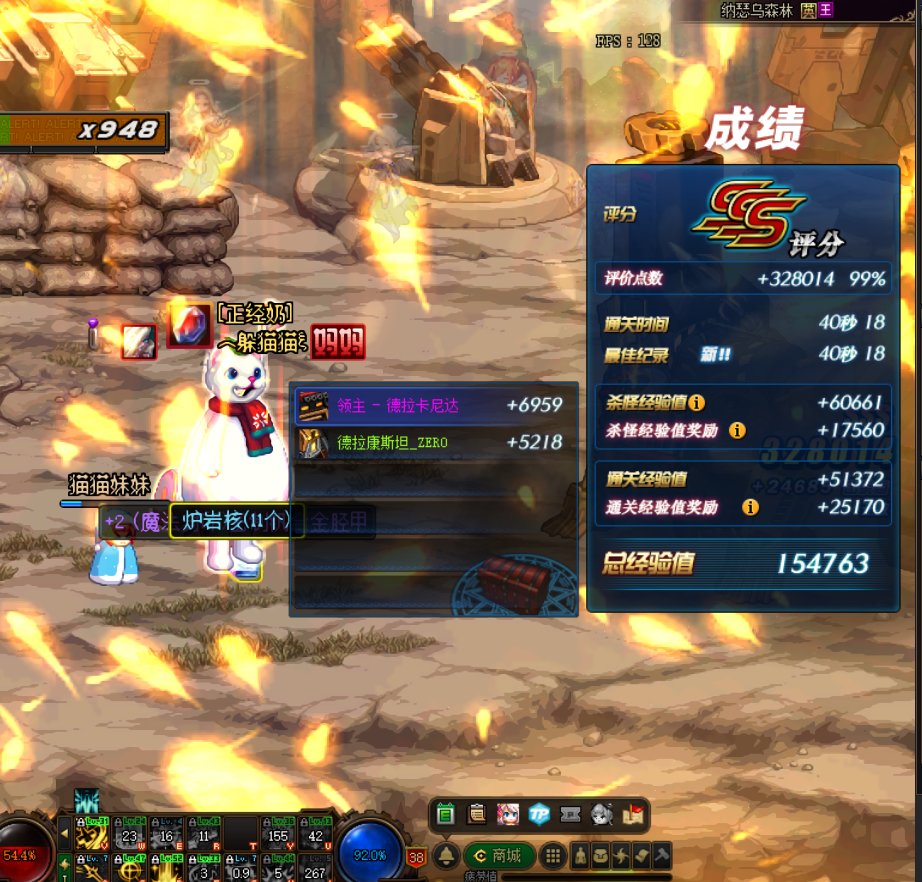Image resolution: width=922 pixels, height=882 pixels.
Task: Click the shuriken skill menu button
Action: (621, 856)
